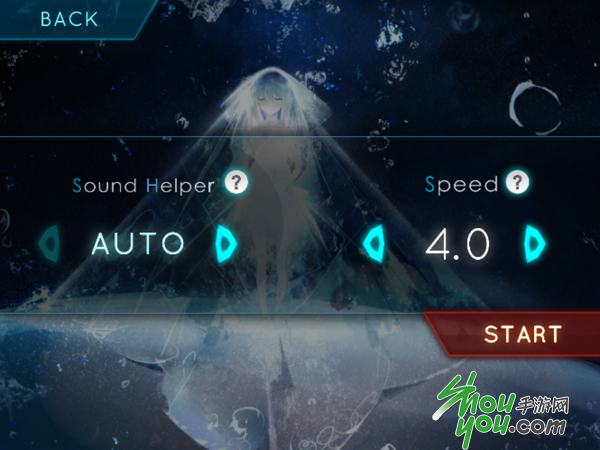Show the Speed help question mark
600x450 pixels.
[x=517, y=183]
